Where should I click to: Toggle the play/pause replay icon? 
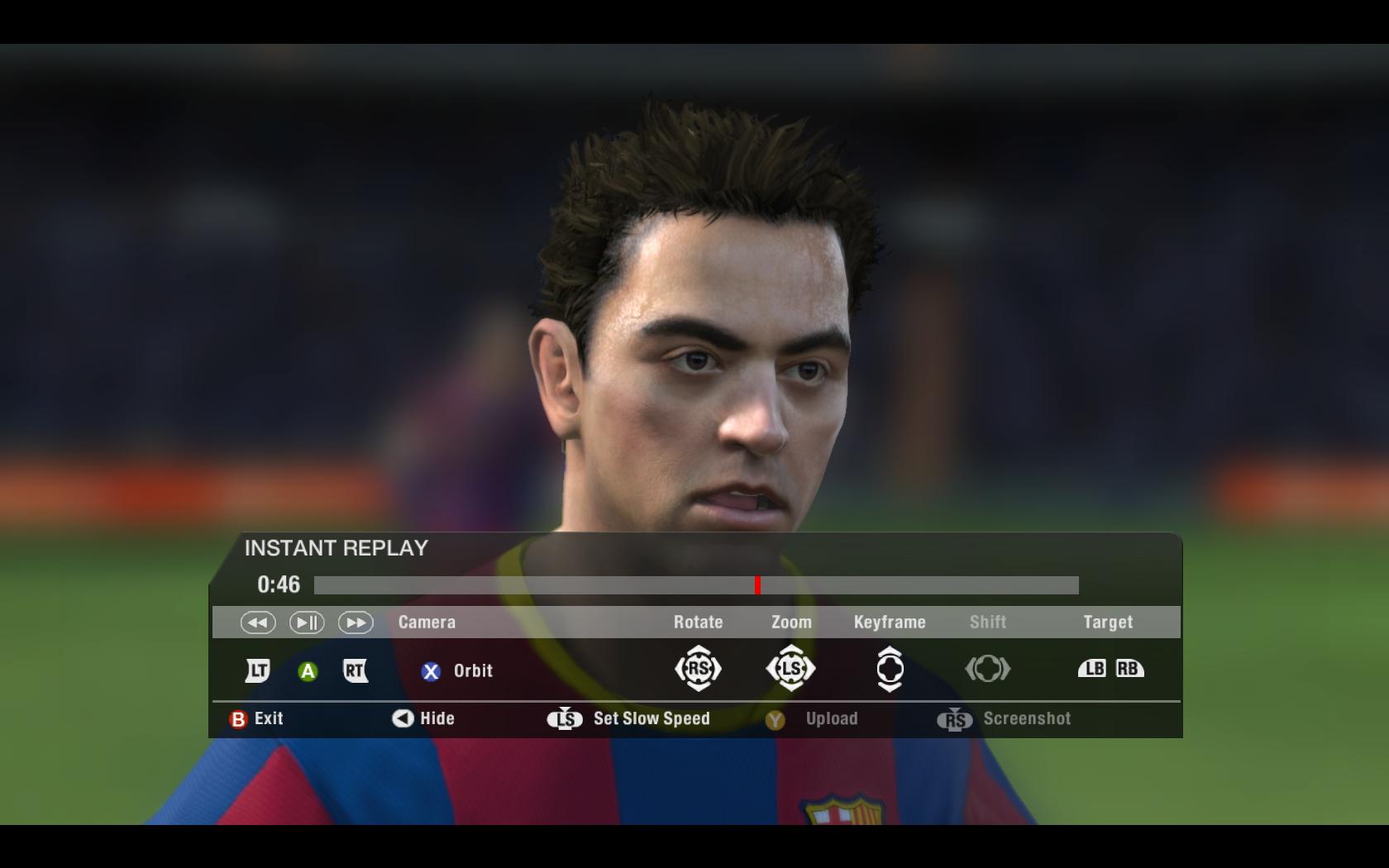pos(307,622)
